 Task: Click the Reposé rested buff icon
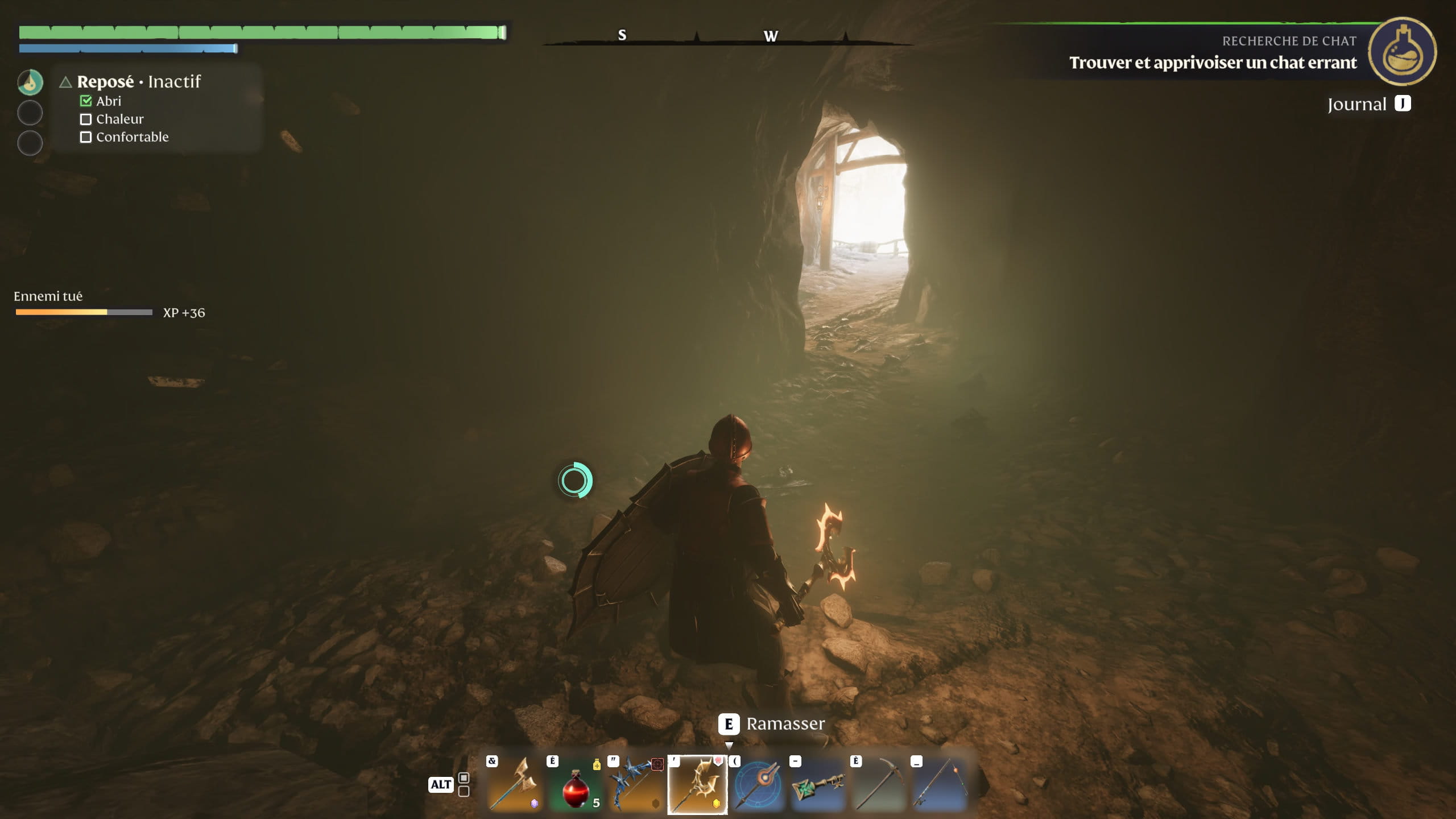(30, 82)
